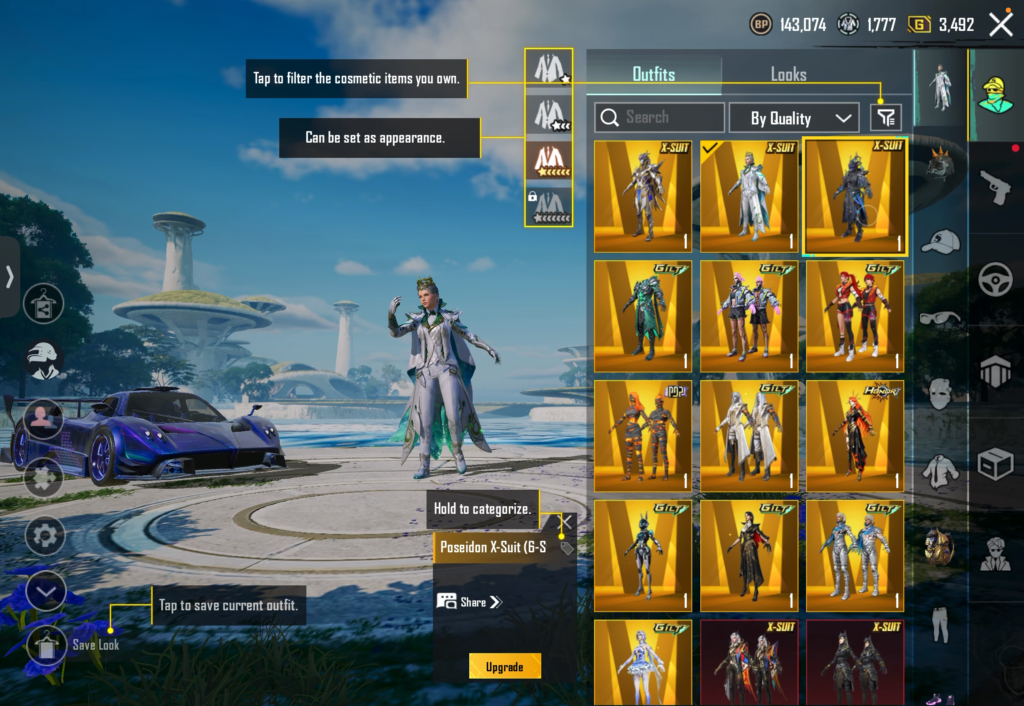1024x706 pixels.
Task: Upgrade the Poseidon X-Suit
Action: 504,666
